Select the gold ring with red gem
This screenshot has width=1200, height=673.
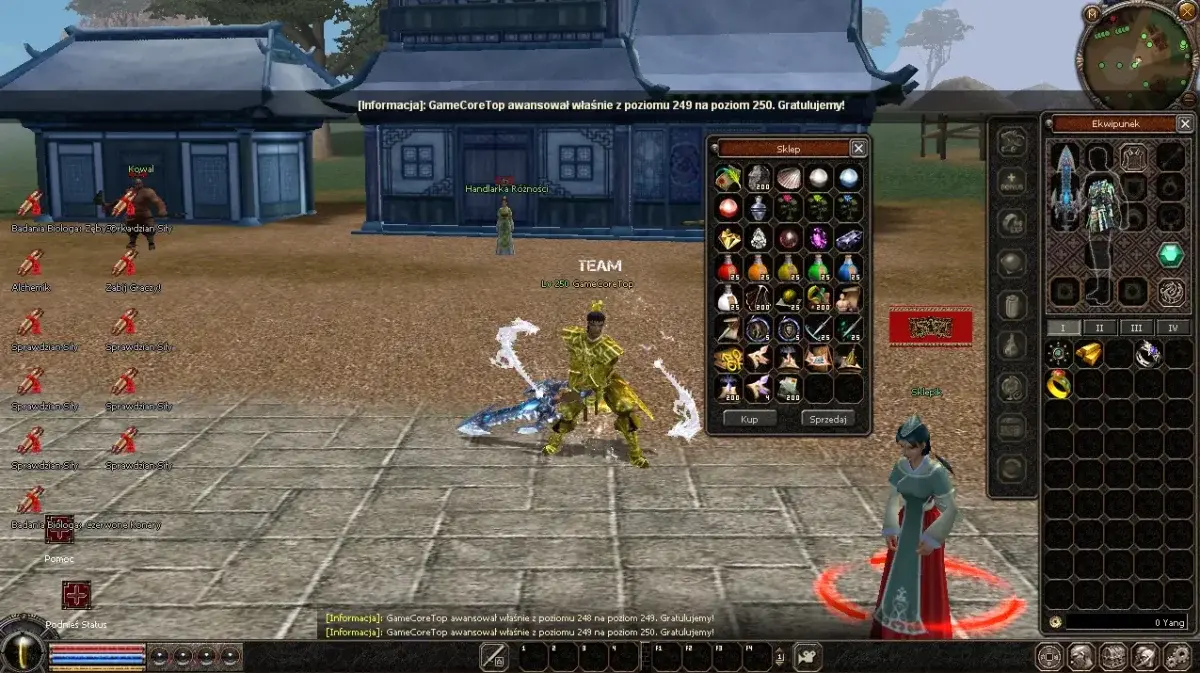(x=1059, y=384)
